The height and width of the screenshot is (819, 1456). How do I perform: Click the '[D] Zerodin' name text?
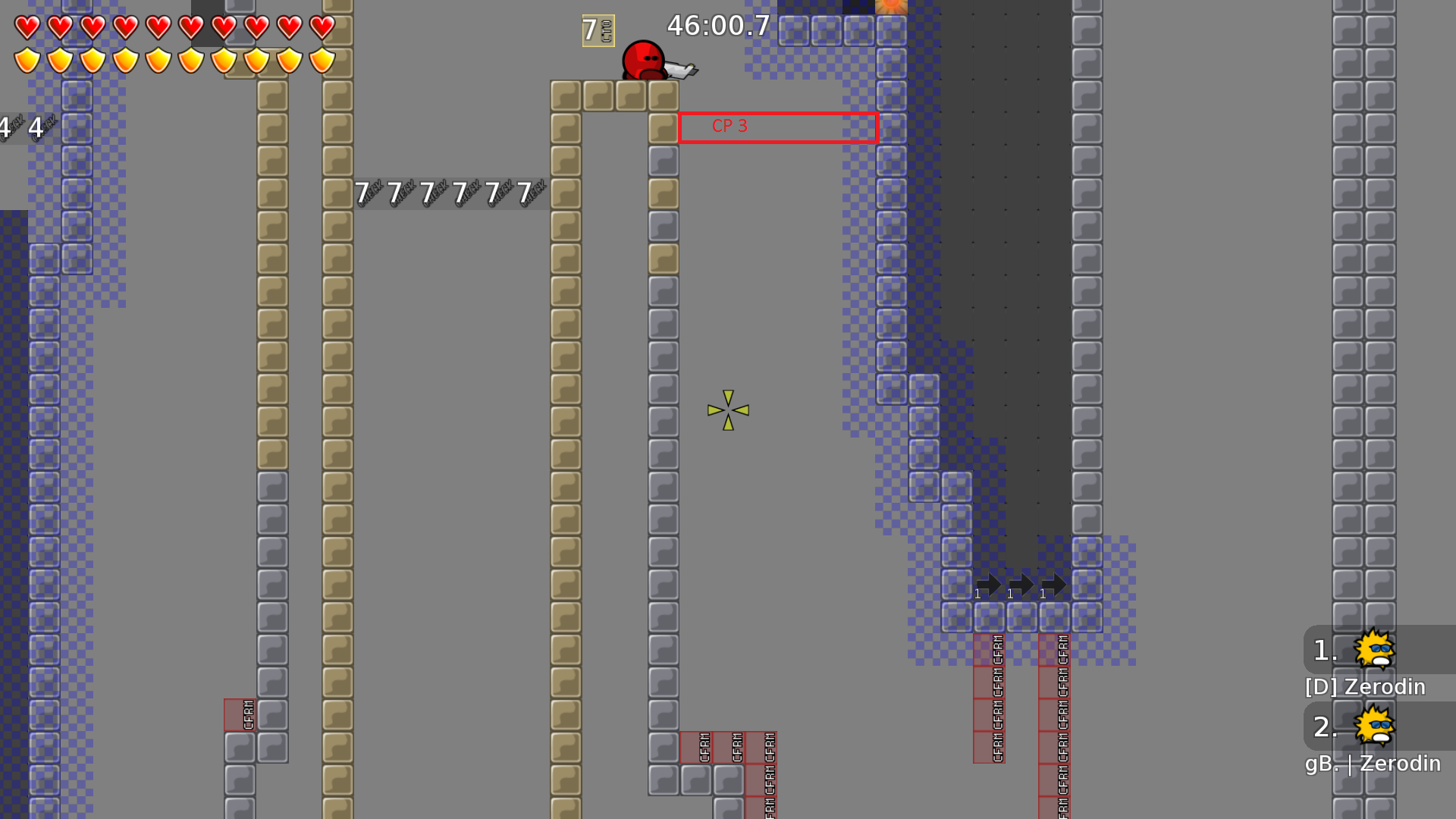[x=1363, y=687]
